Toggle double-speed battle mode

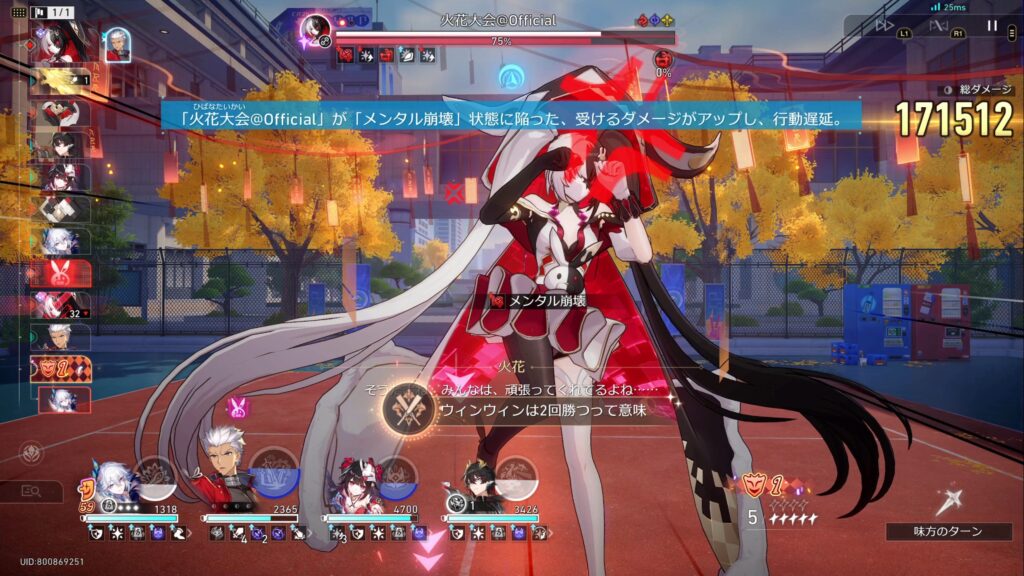[883, 26]
